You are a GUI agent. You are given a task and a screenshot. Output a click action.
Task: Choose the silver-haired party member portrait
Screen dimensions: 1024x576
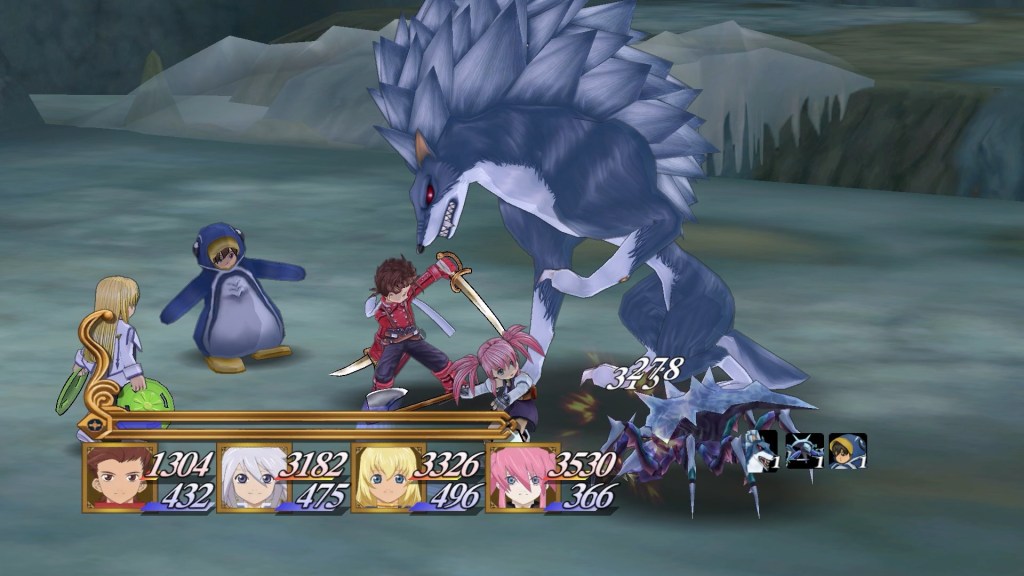click(x=253, y=478)
